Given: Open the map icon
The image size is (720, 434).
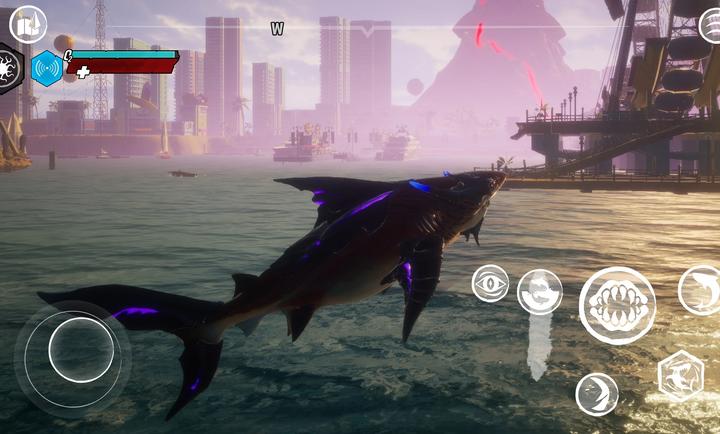Looking at the screenshot, I should (28, 25).
